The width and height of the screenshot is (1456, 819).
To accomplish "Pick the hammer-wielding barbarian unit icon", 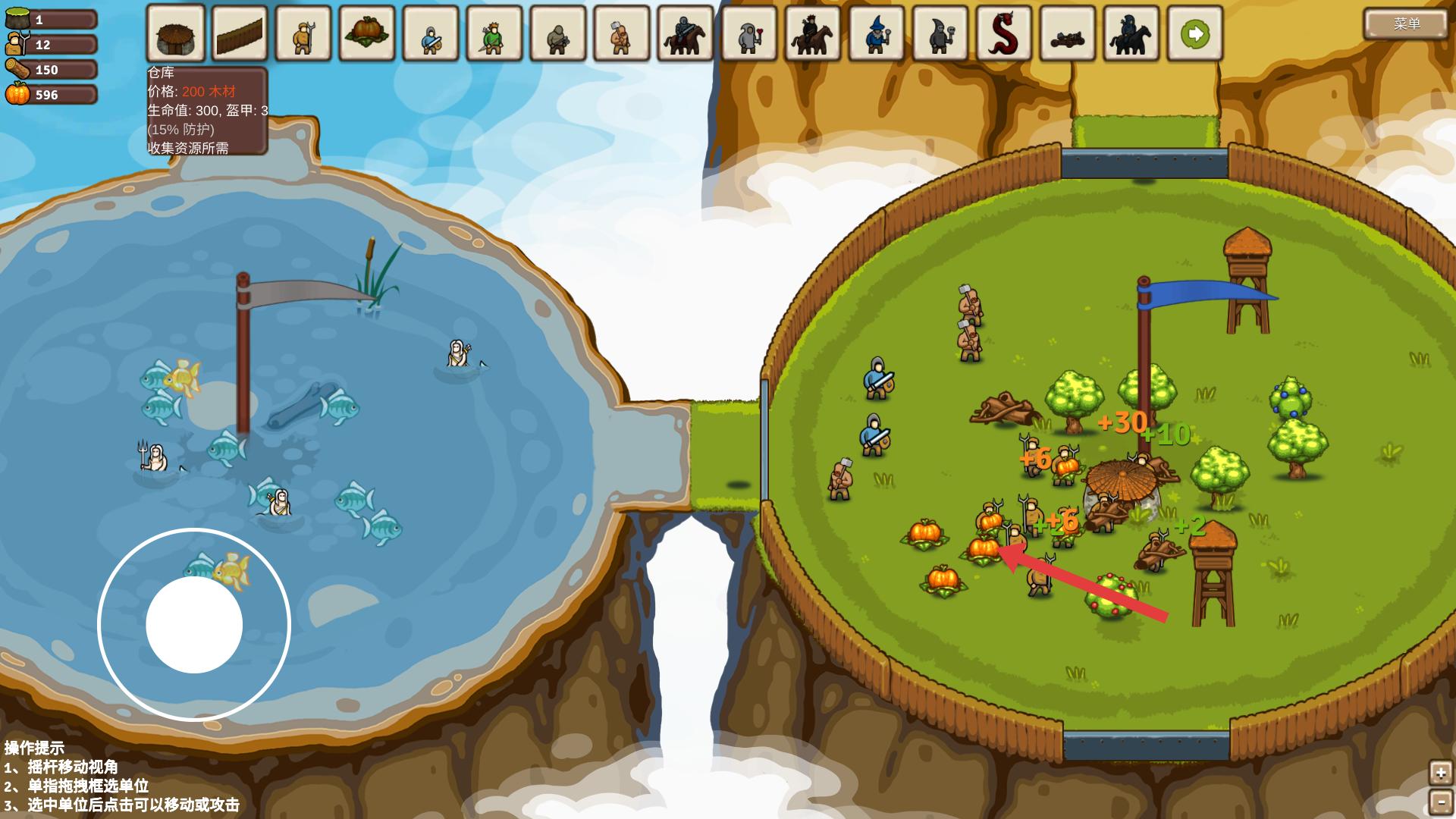I will coord(622,34).
